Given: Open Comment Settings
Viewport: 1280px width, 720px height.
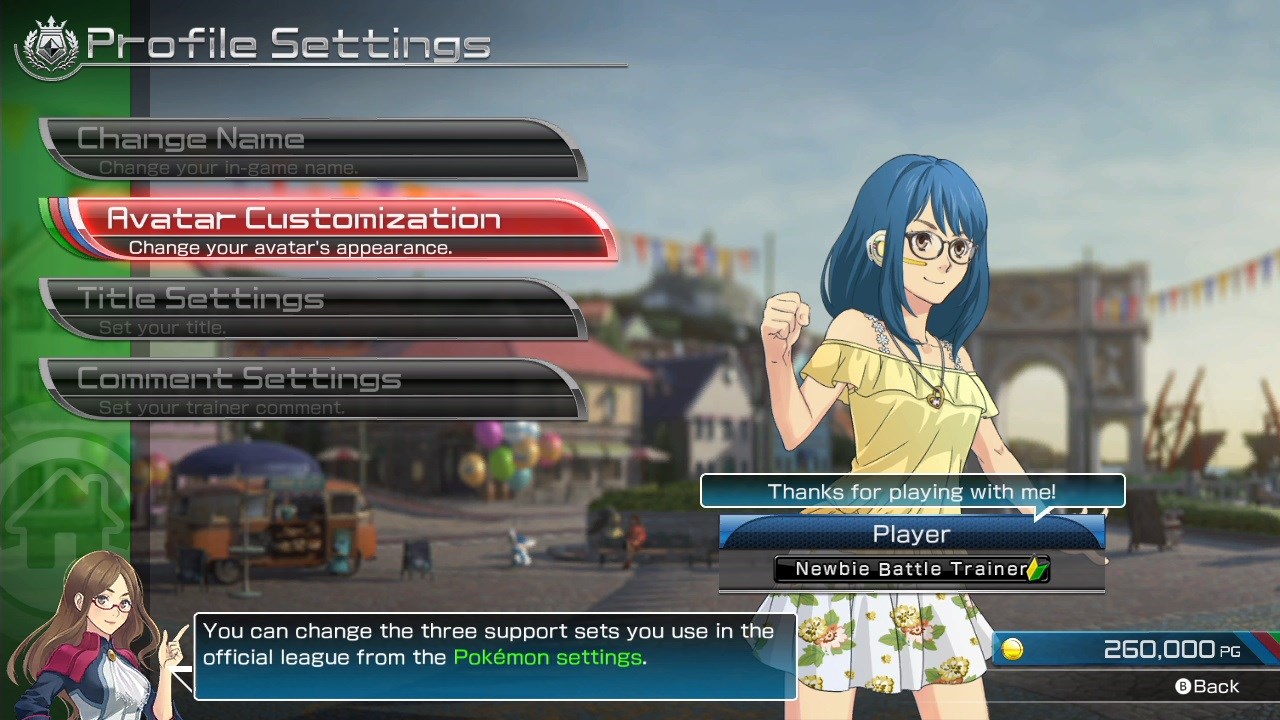Looking at the screenshot, I should pos(310,389).
